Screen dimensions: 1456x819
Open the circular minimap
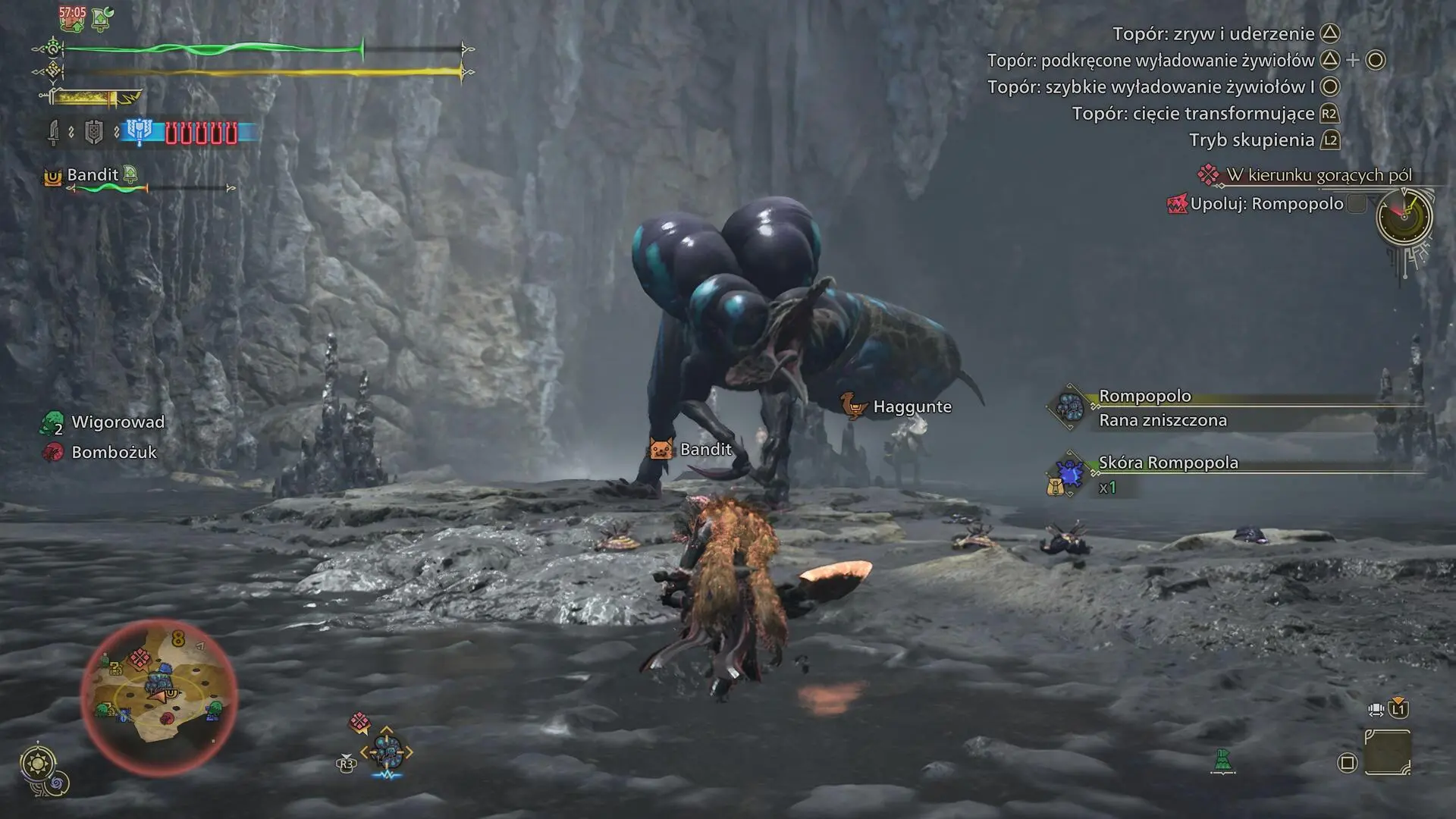(x=158, y=696)
